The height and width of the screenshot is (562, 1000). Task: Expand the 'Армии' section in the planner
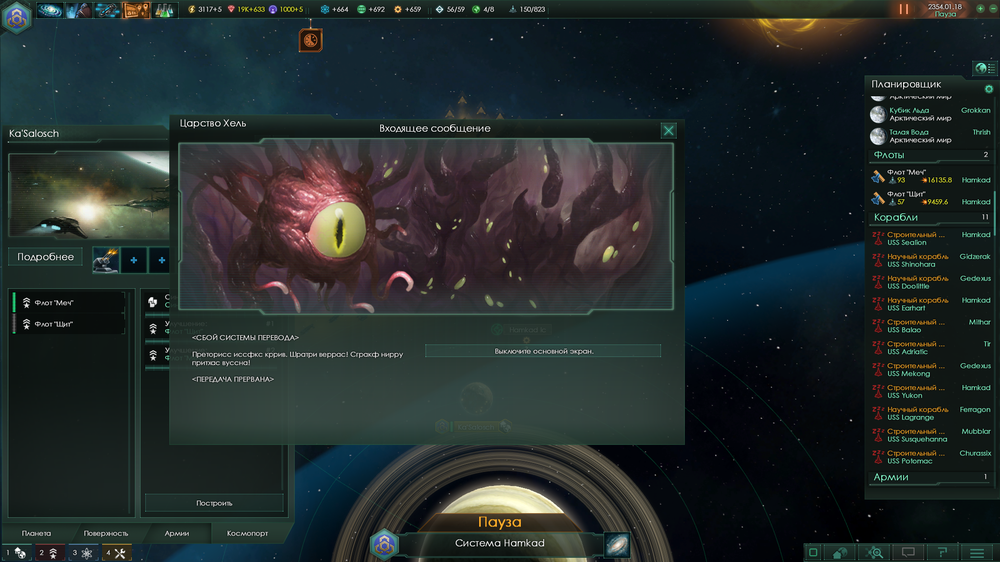928,477
